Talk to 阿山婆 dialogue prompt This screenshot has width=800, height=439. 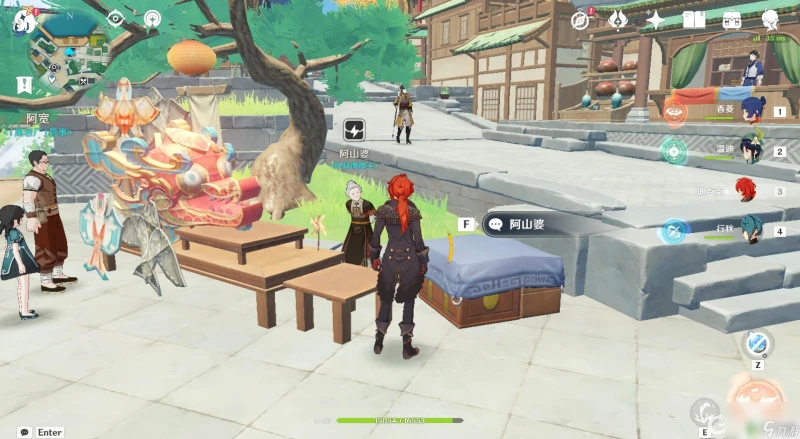(520, 224)
